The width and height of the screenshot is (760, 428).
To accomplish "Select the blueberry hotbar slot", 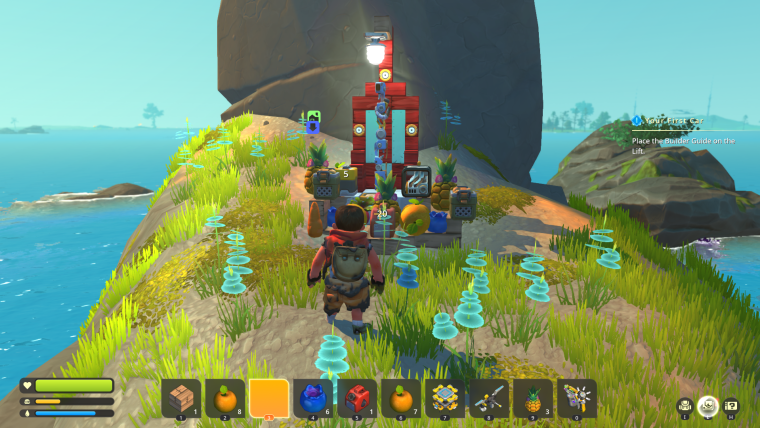I will [313, 398].
